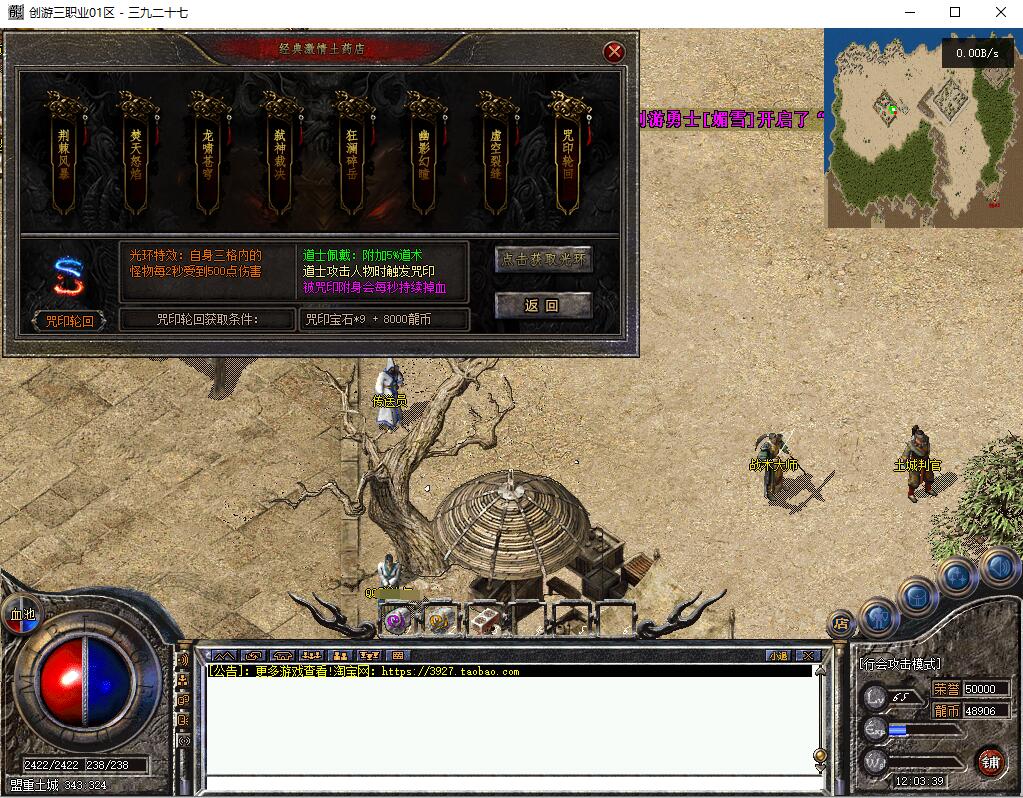Screen dimensions: 1023x798
Task: Open the red 铺 stall button
Action: (x=990, y=761)
